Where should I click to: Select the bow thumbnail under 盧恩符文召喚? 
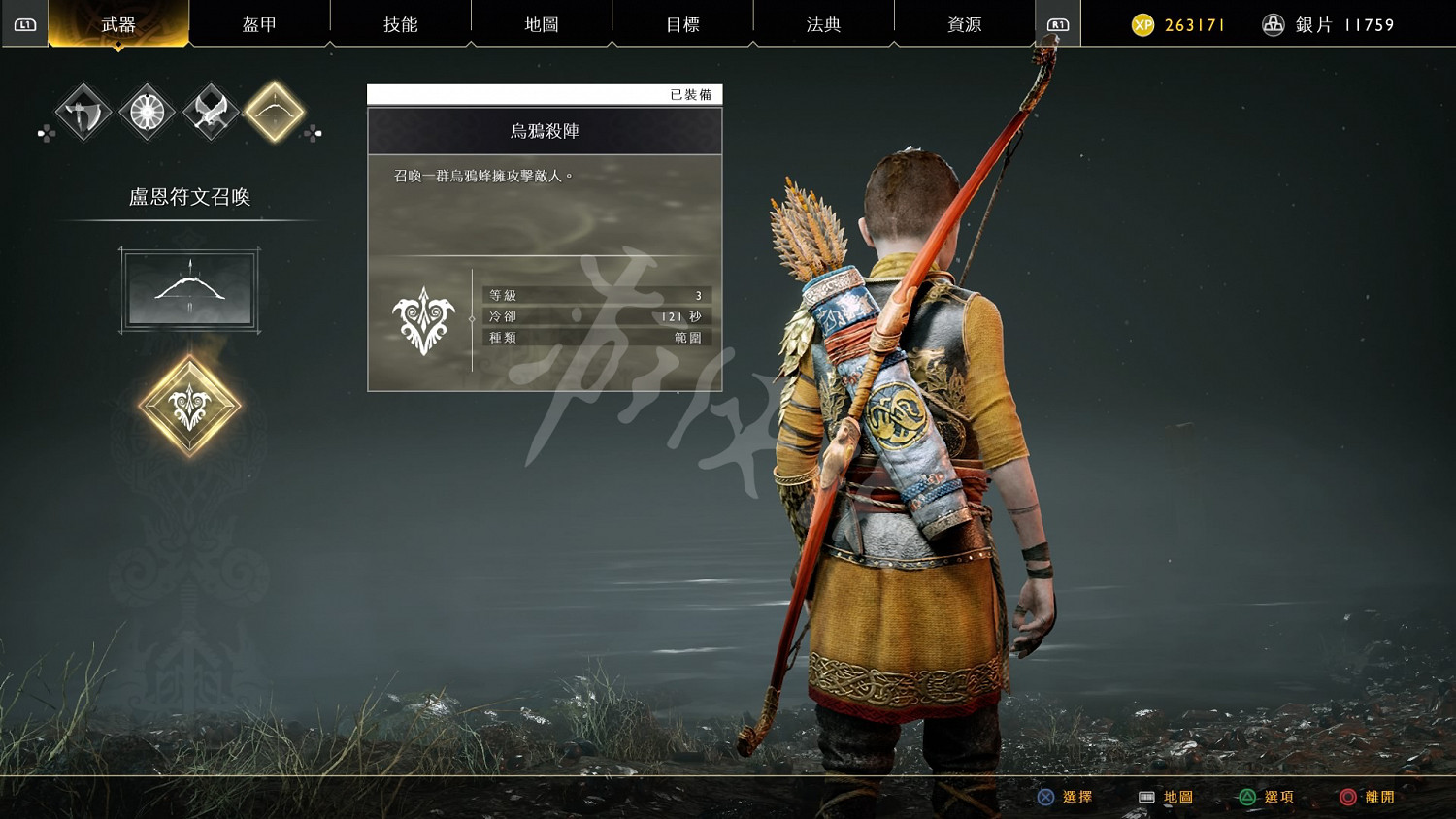pos(189,290)
